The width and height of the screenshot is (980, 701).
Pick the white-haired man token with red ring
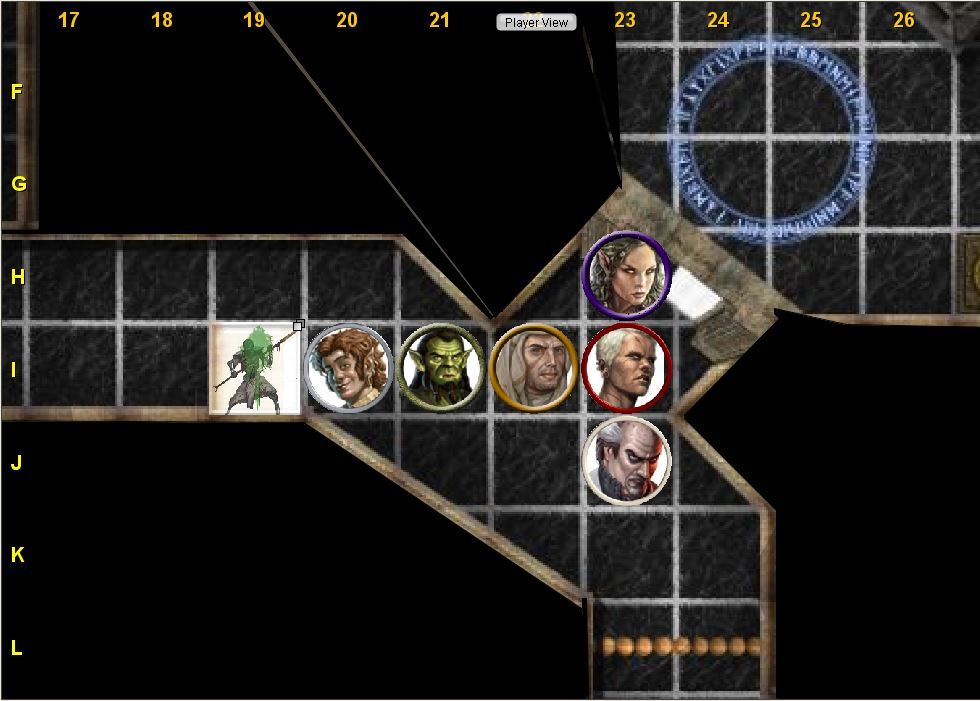pos(627,368)
